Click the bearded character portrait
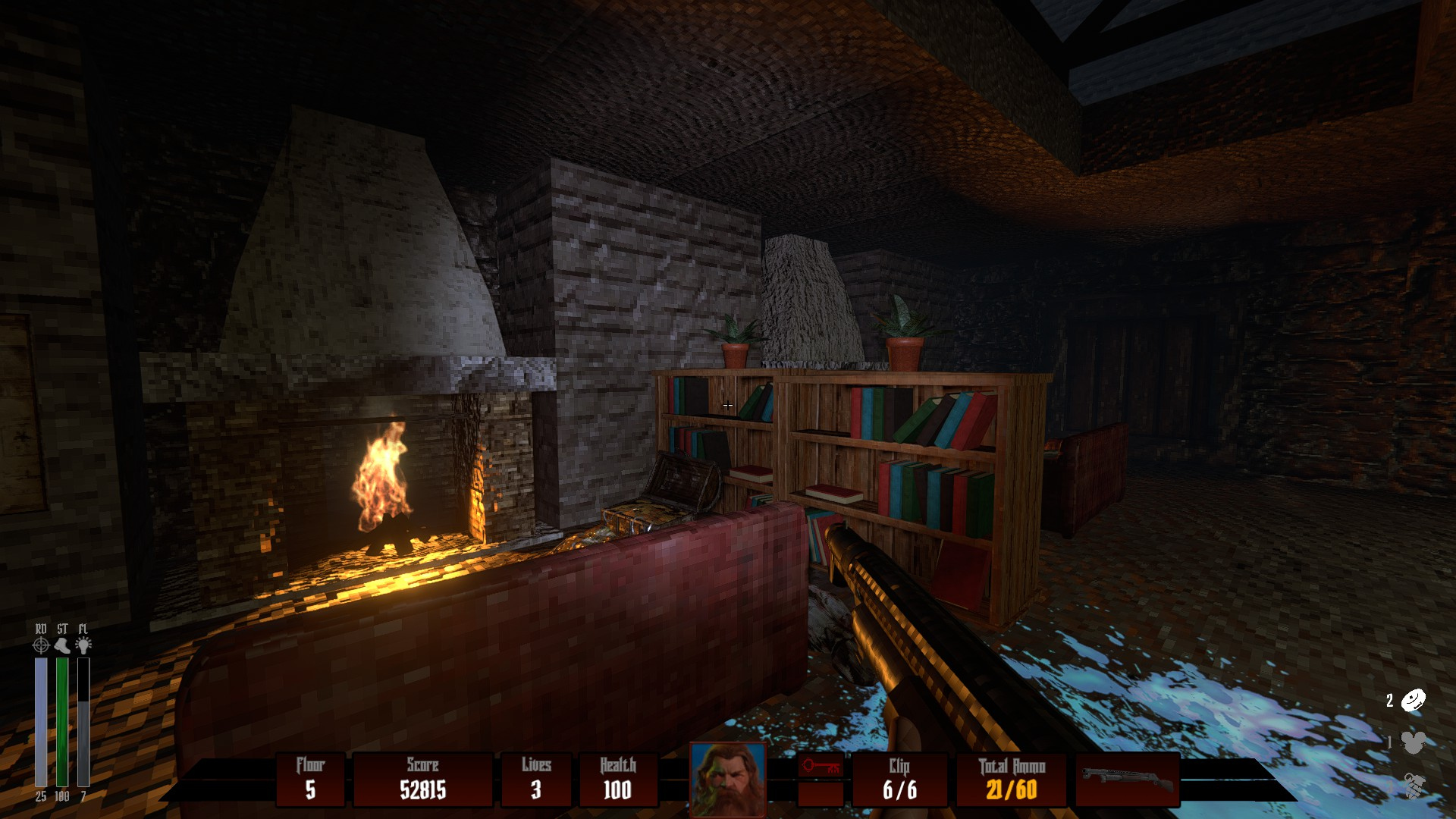1456x819 pixels. pos(728,780)
